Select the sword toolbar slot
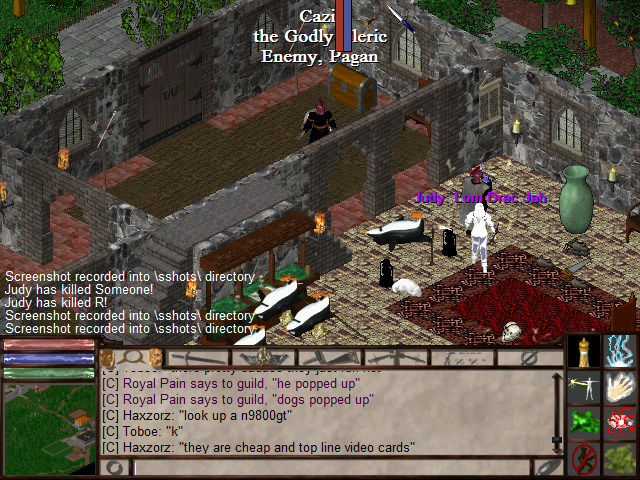640x480 pixels. click(199, 357)
